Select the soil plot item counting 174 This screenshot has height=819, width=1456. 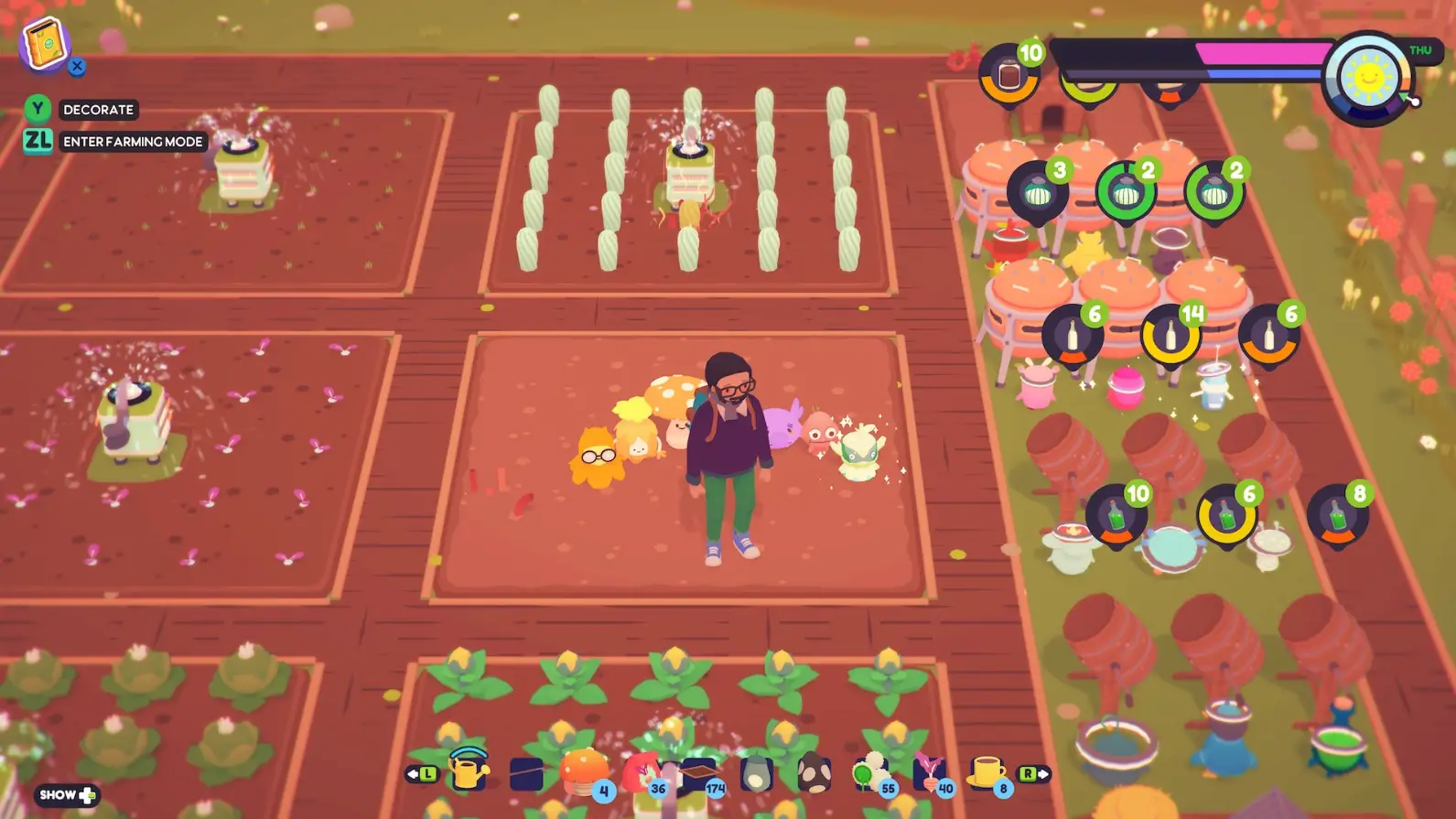[698, 771]
